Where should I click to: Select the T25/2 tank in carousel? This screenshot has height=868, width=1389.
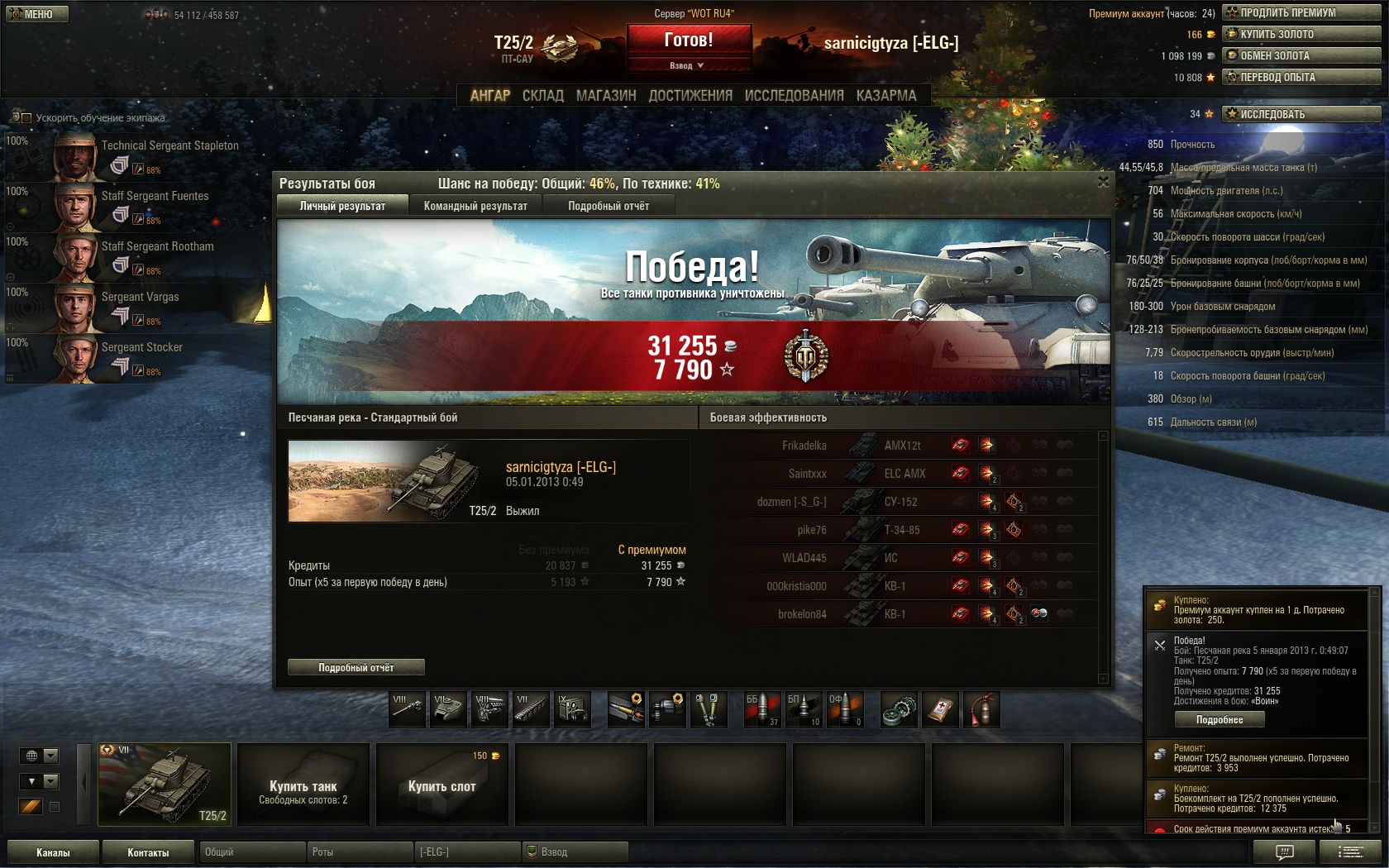[x=165, y=785]
